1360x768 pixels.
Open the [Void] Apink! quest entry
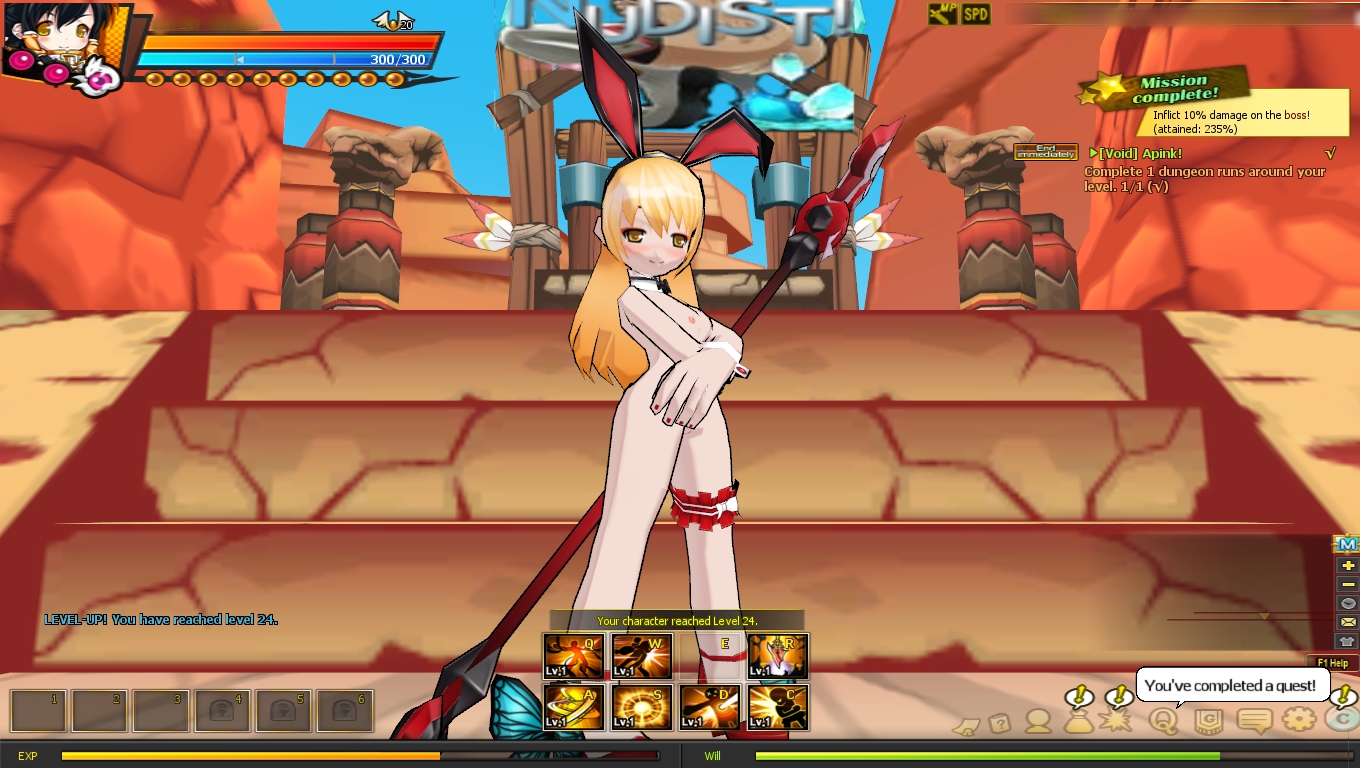(x=1140, y=153)
